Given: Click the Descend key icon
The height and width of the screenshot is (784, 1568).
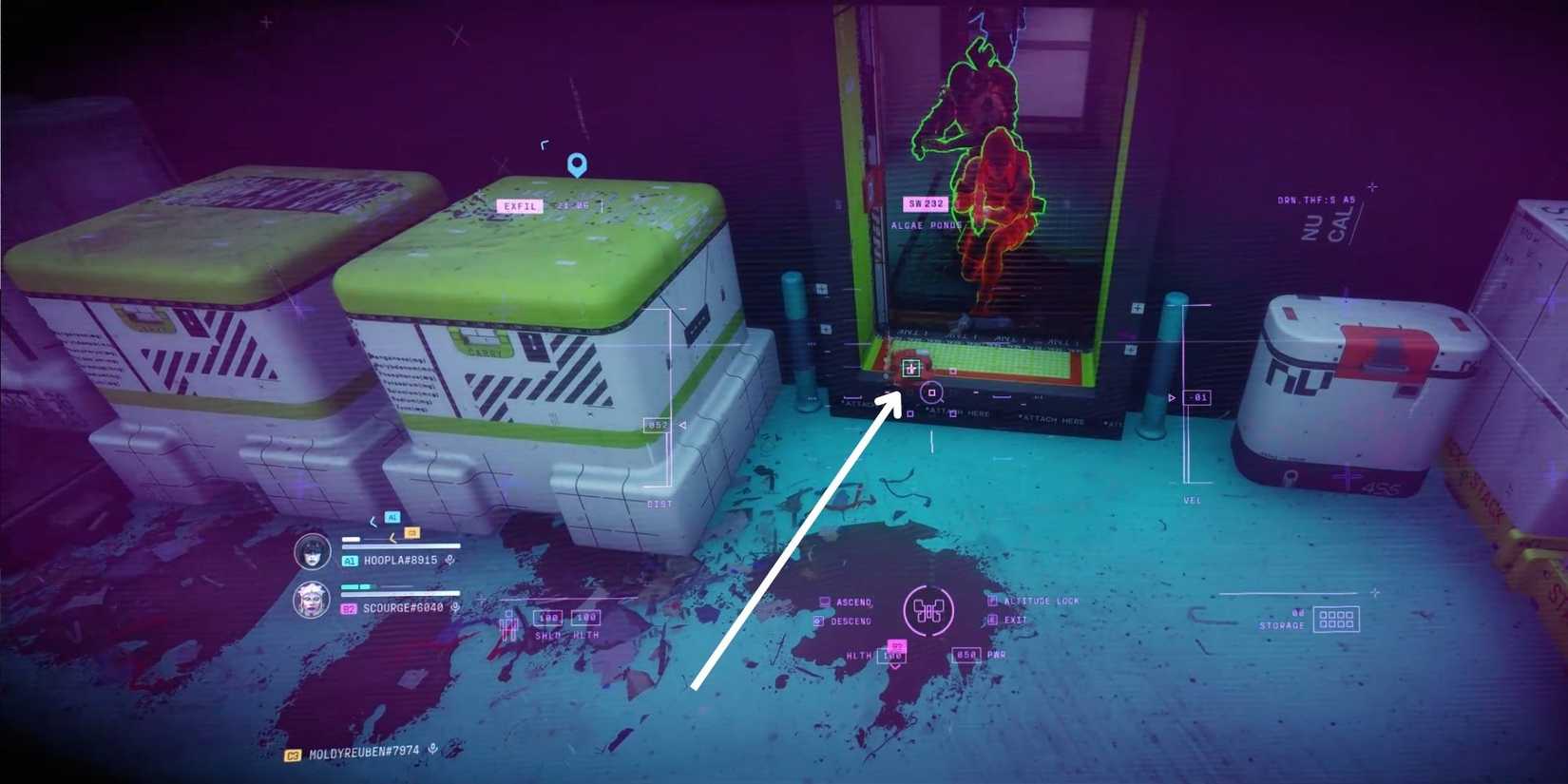Looking at the screenshot, I should tap(818, 619).
